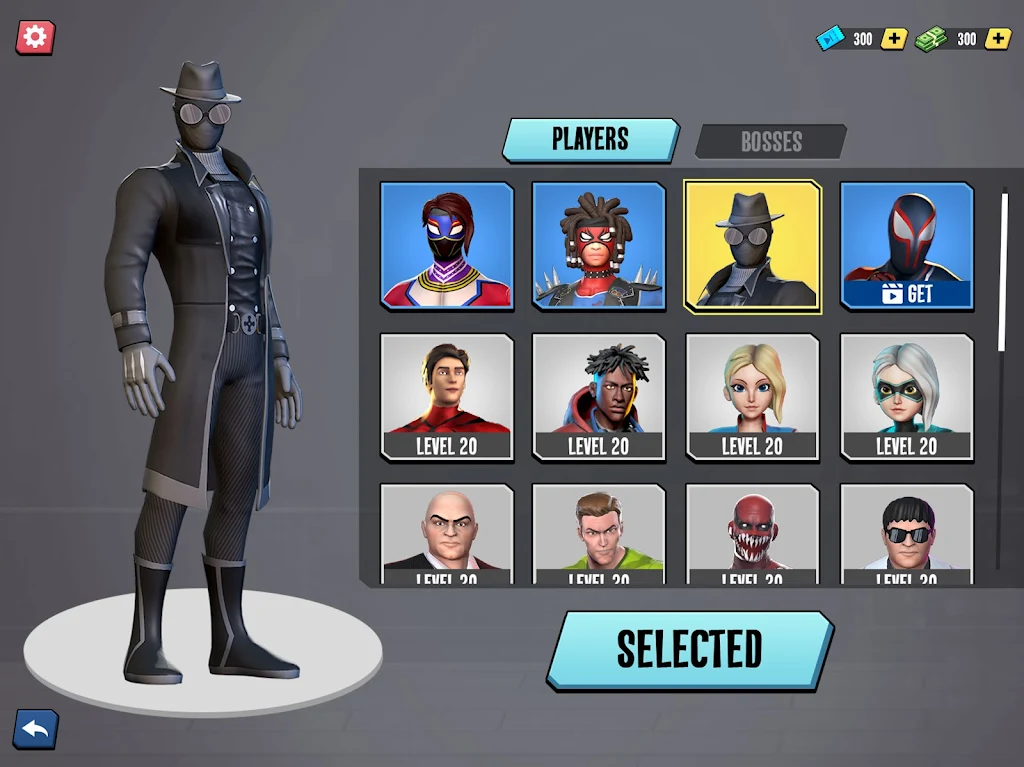Click the Selected button
This screenshot has height=767, width=1024.
click(689, 650)
